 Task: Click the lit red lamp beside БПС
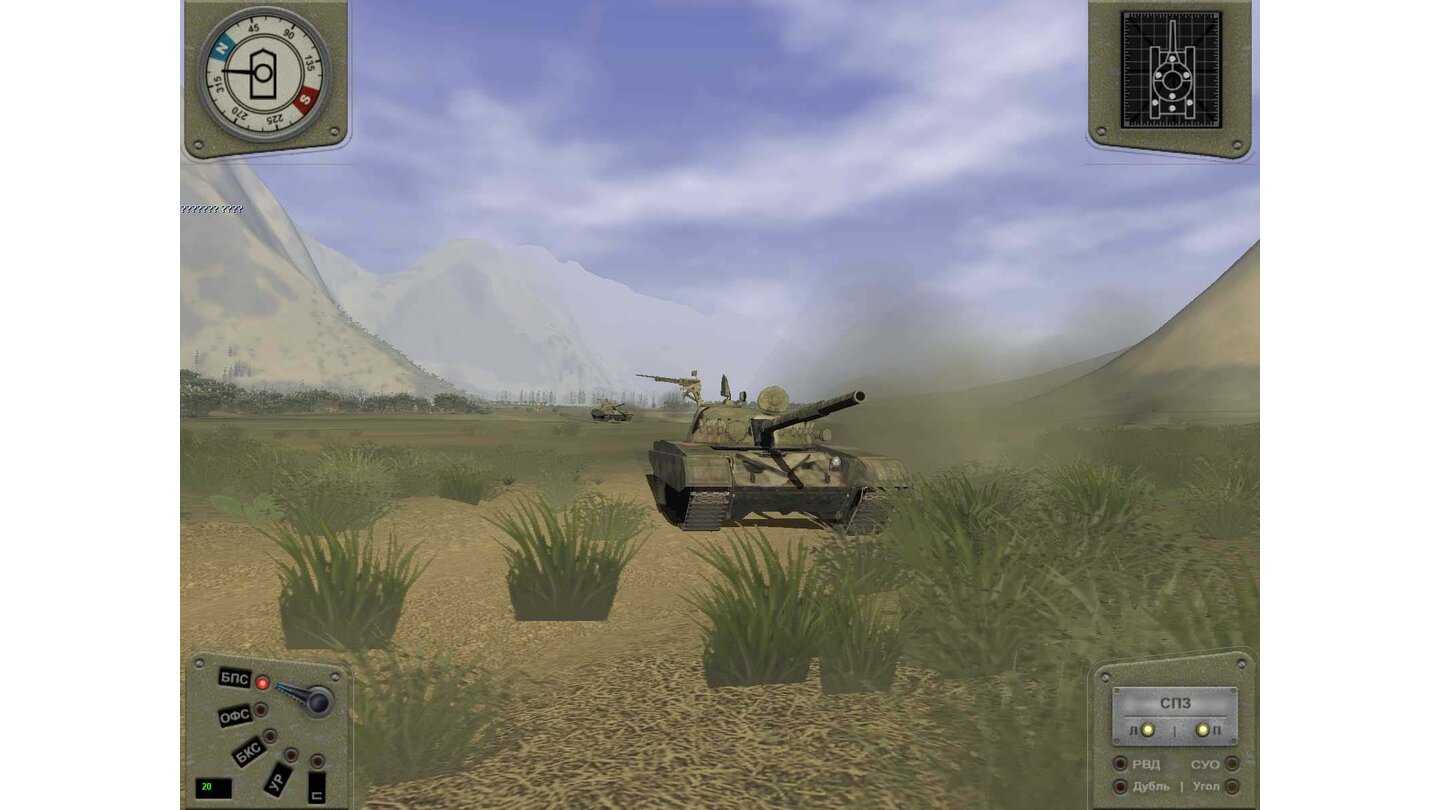263,684
